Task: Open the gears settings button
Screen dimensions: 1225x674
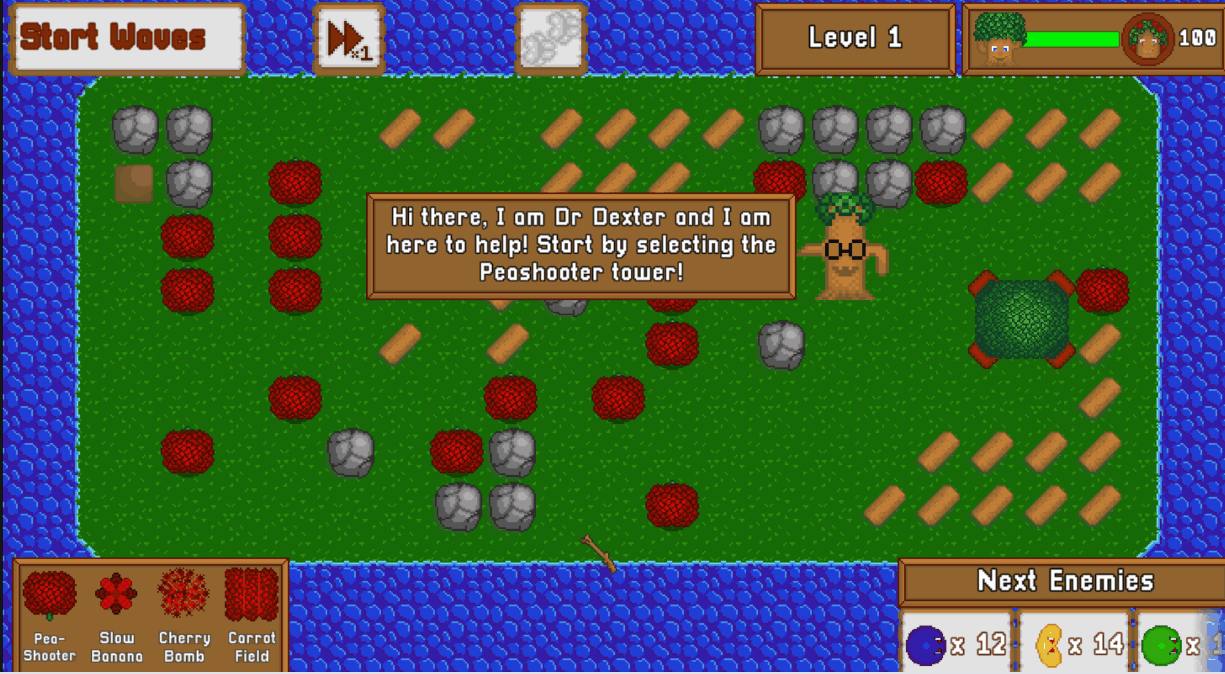Action: point(550,39)
